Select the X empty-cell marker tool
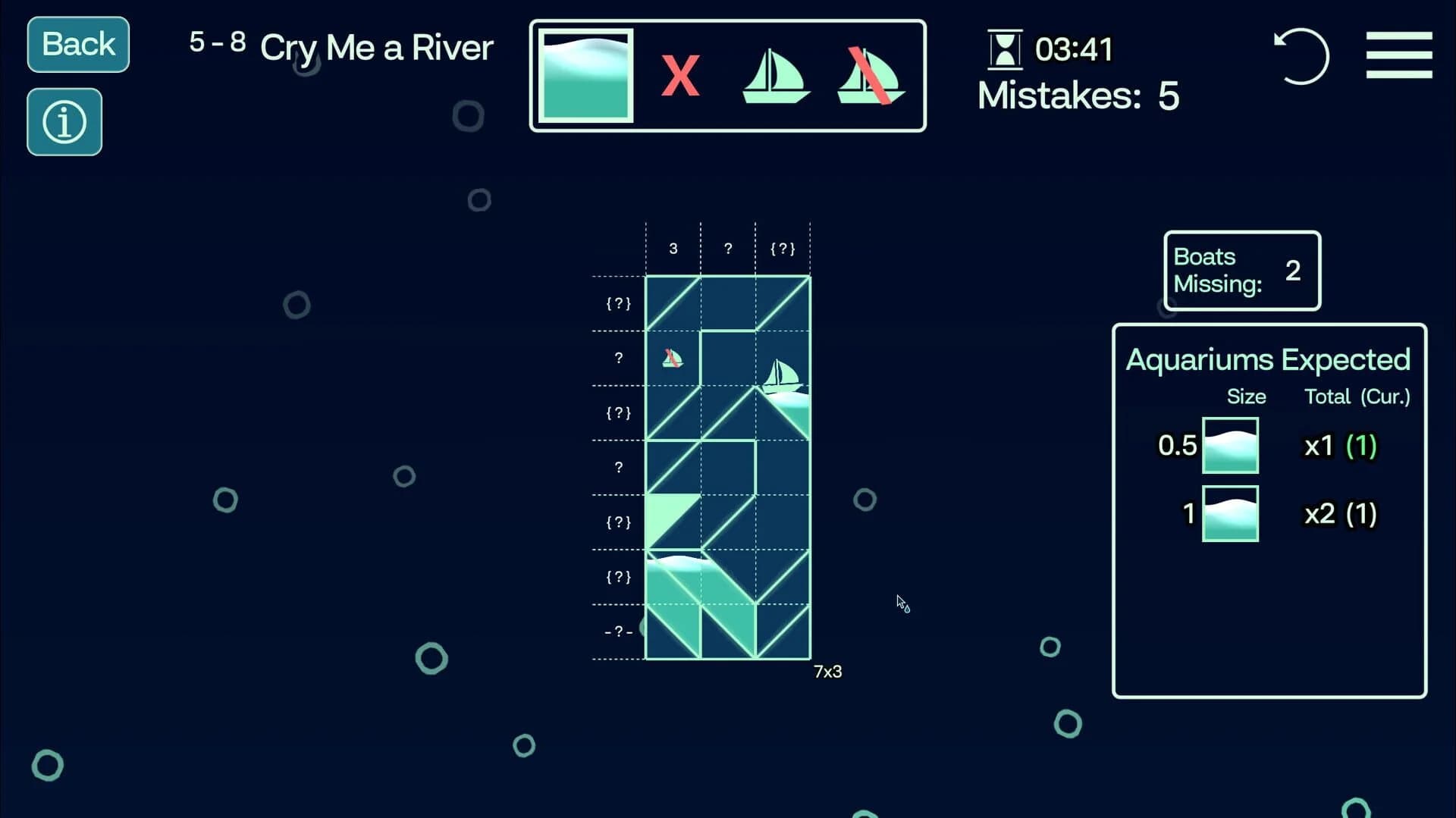 tap(681, 76)
